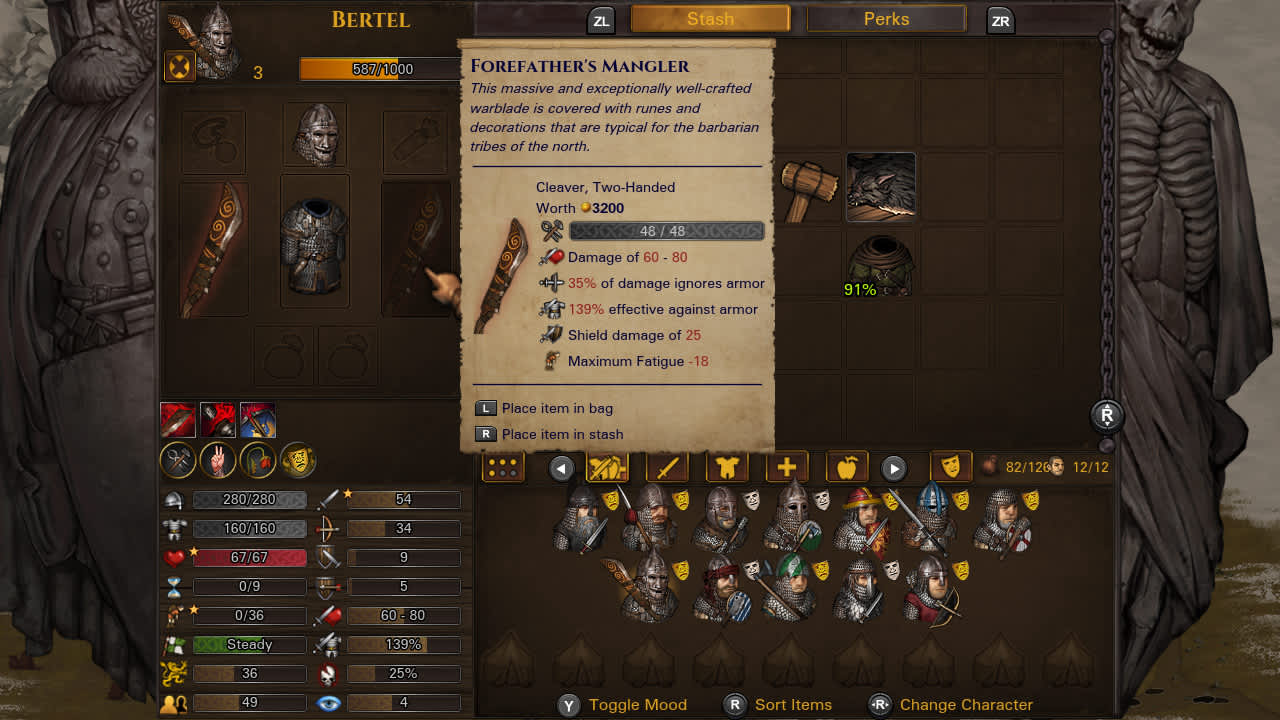Show only weapons with the sword filter
1280x720 pixels.
tap(667, 467)
